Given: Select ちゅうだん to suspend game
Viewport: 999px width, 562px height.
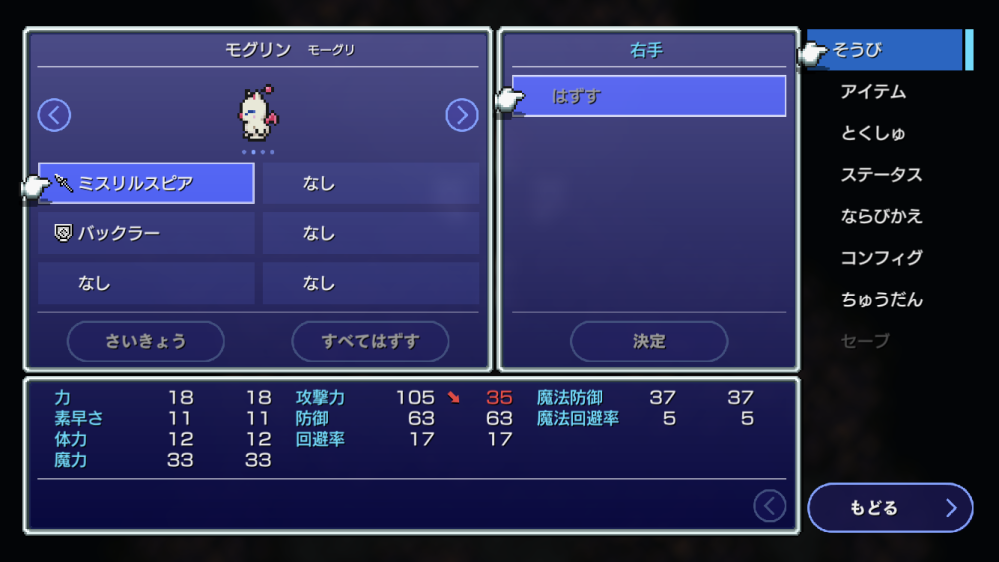Looking at the screenshot, I should (881, 299).
